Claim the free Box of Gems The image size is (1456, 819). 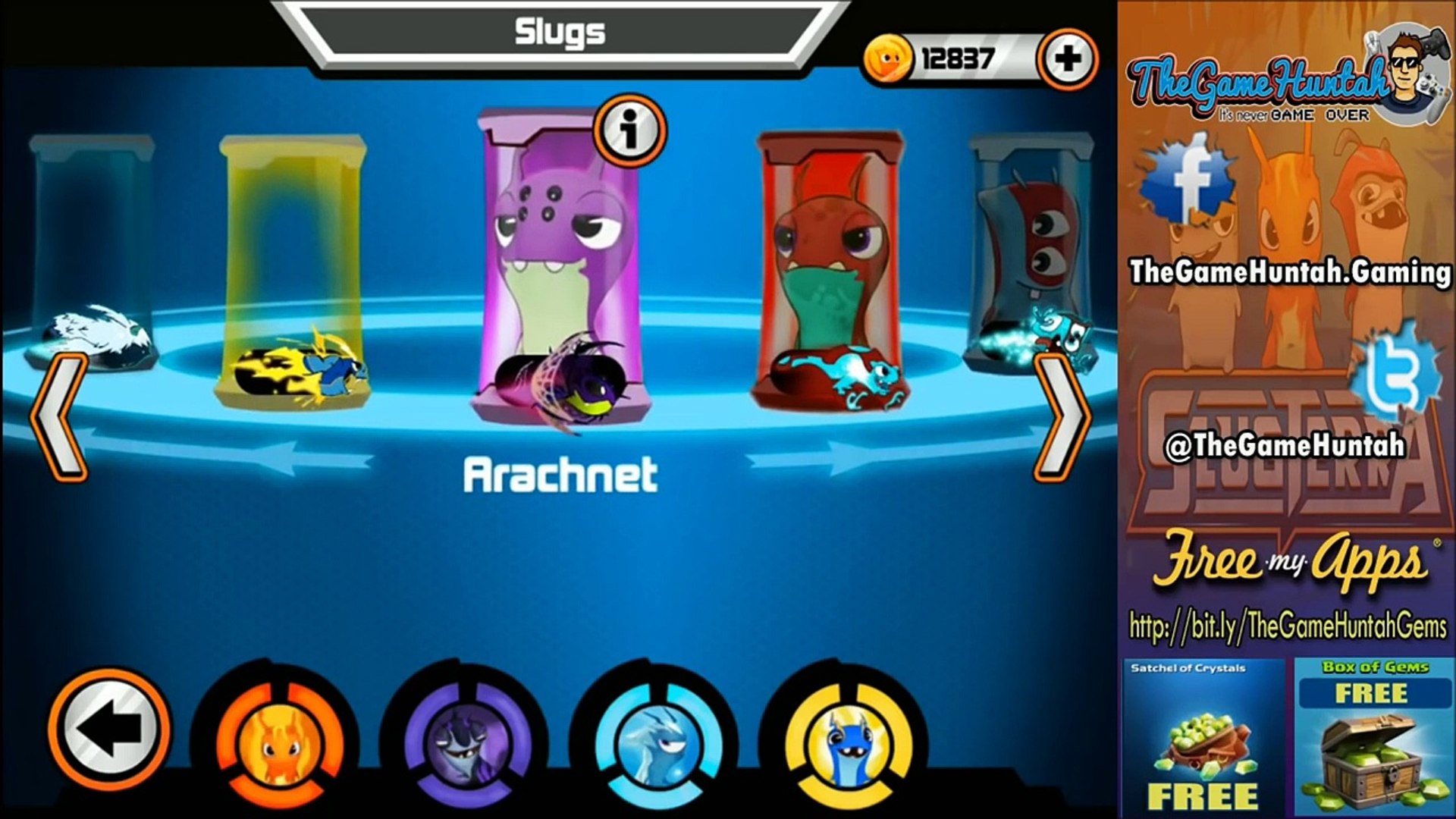coord(1373,737)
